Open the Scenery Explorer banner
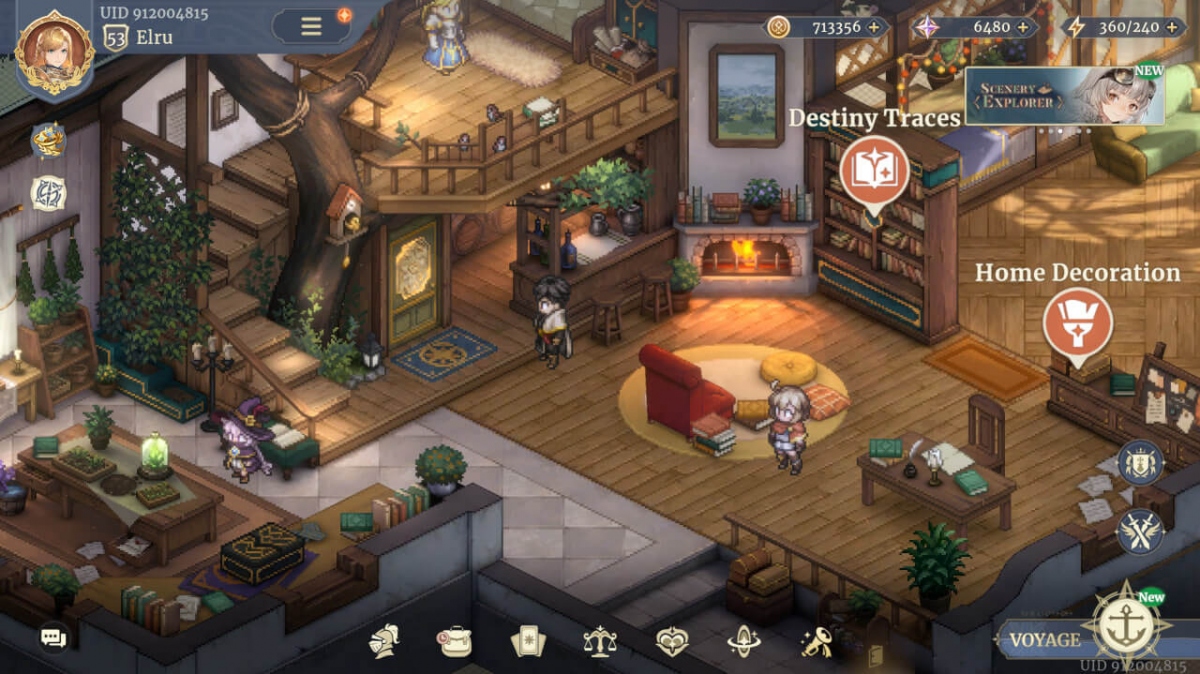1200x674 pixels. click(1064, 97)
